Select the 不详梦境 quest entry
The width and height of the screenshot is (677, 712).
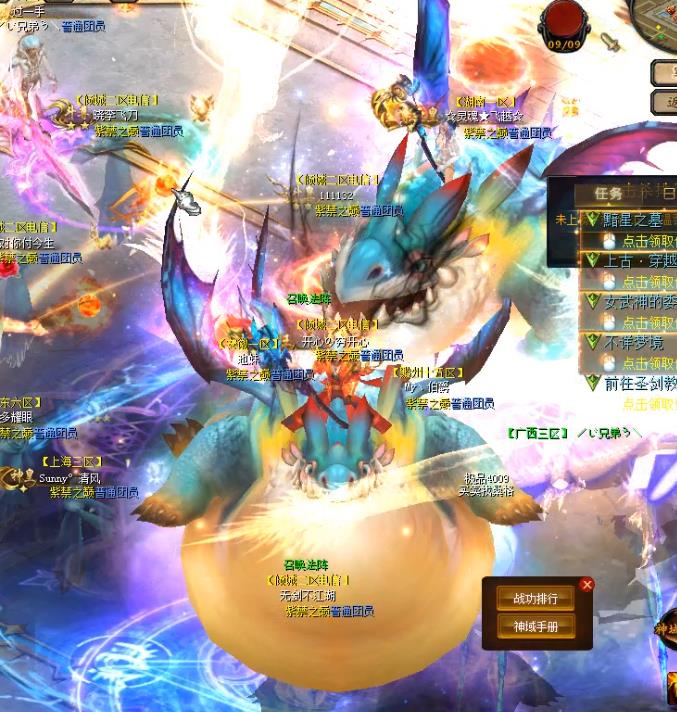pyautogui.click(x=640, y=342)
